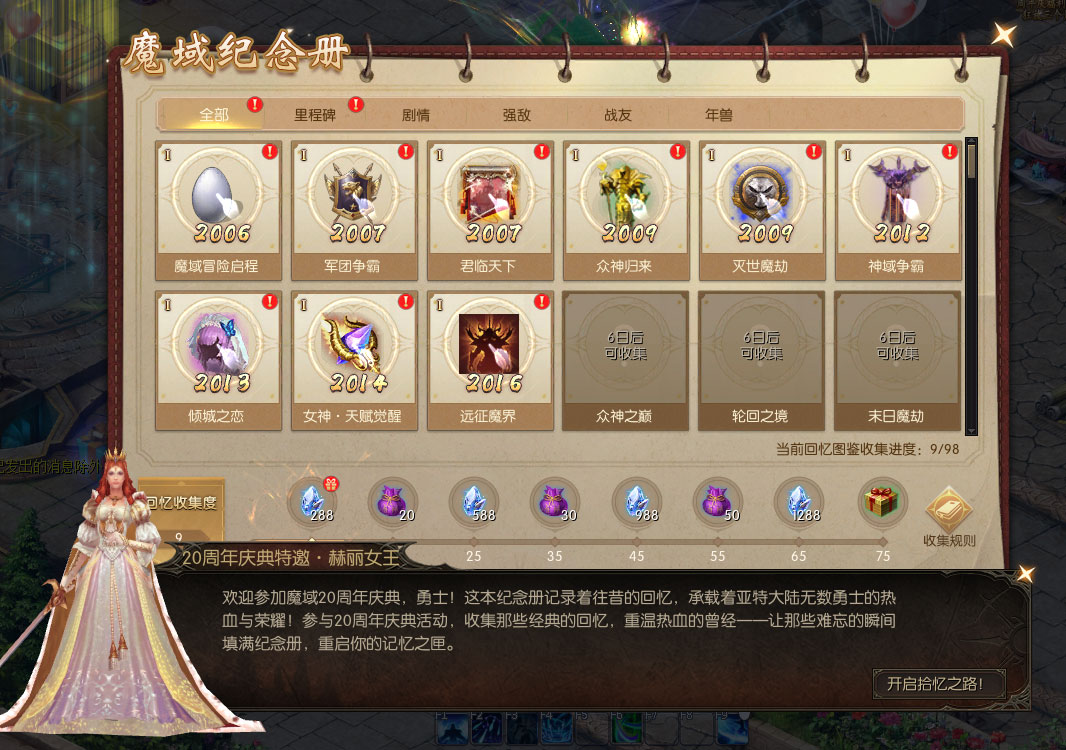Claim the green gift box reward
1066x750 pixels.
[882, 502]
